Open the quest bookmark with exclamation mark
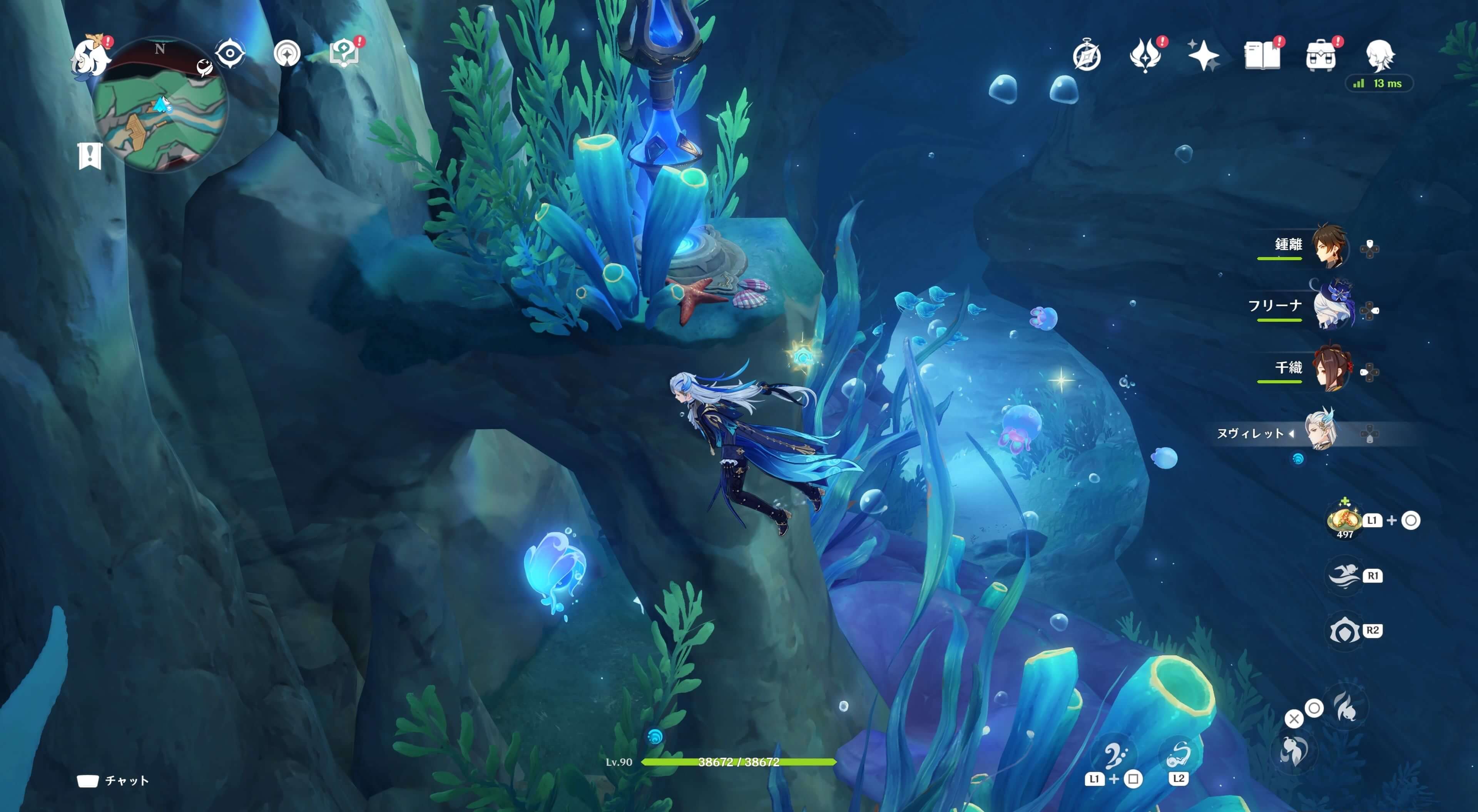This screenshot has height=812, width=1478. pos(90,156)
